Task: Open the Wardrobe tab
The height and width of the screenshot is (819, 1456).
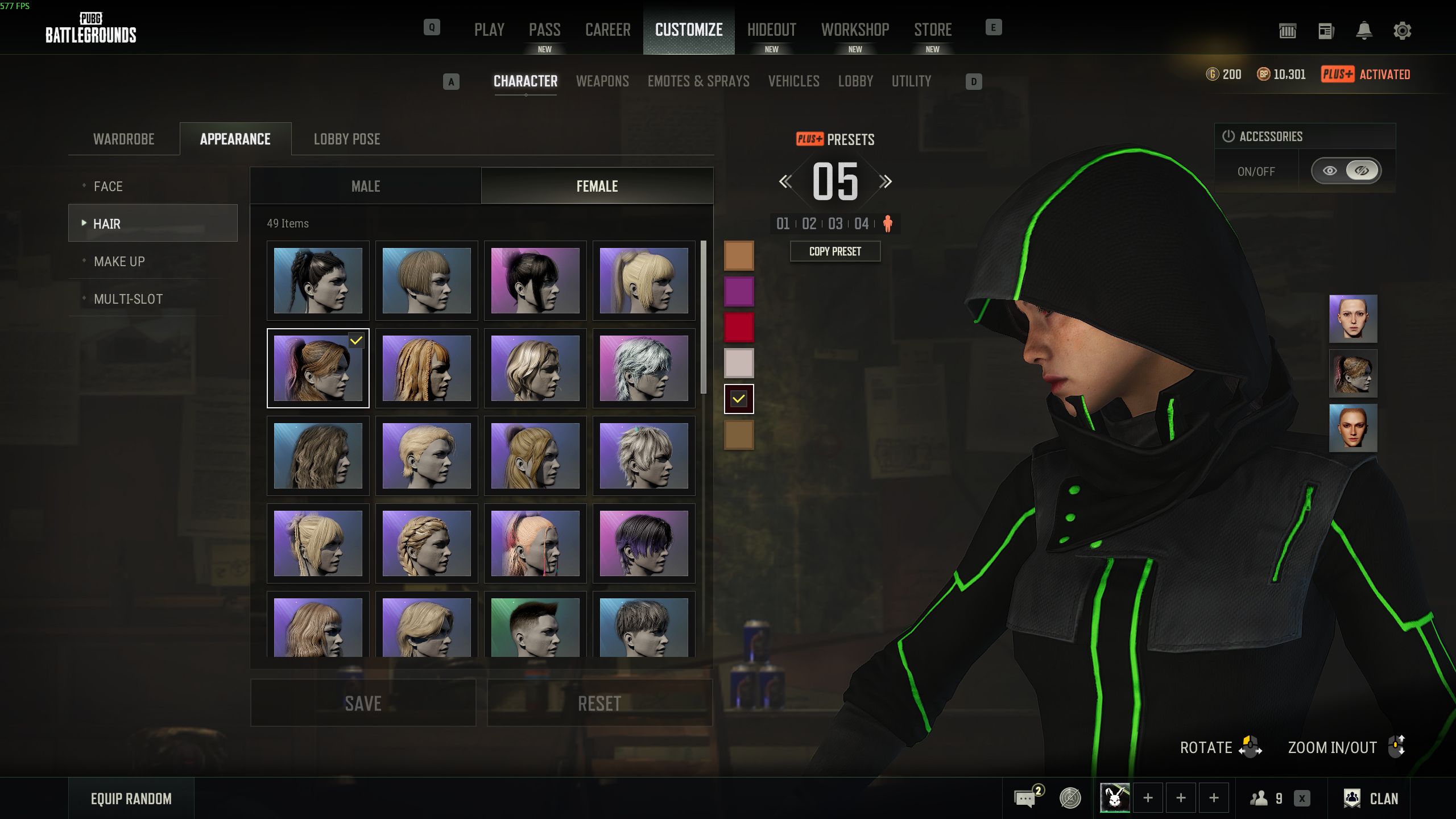Action: 124,139
